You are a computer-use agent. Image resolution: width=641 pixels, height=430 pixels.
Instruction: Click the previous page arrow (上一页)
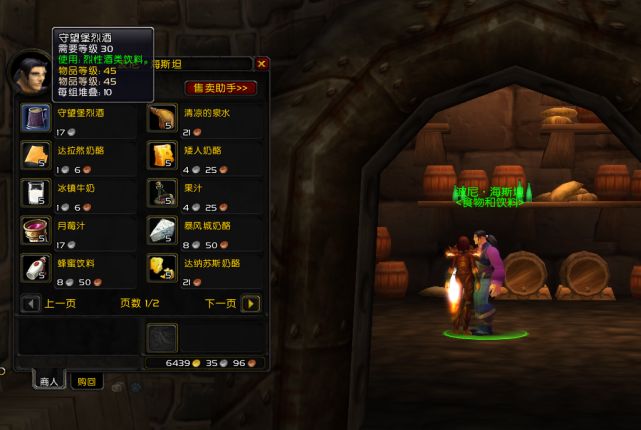(x=30, y=303)
